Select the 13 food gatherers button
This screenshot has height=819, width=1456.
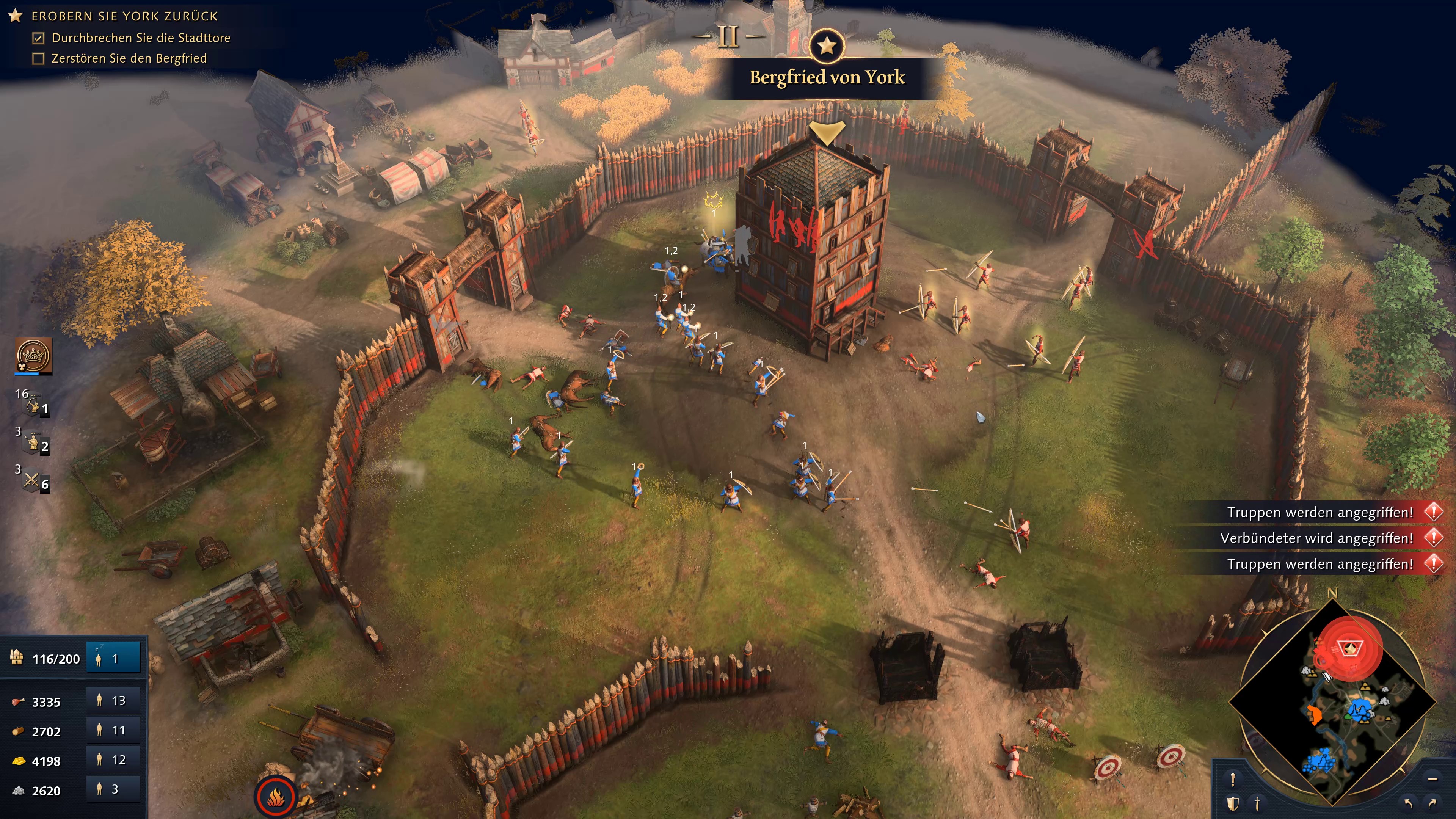pos(113,701)
